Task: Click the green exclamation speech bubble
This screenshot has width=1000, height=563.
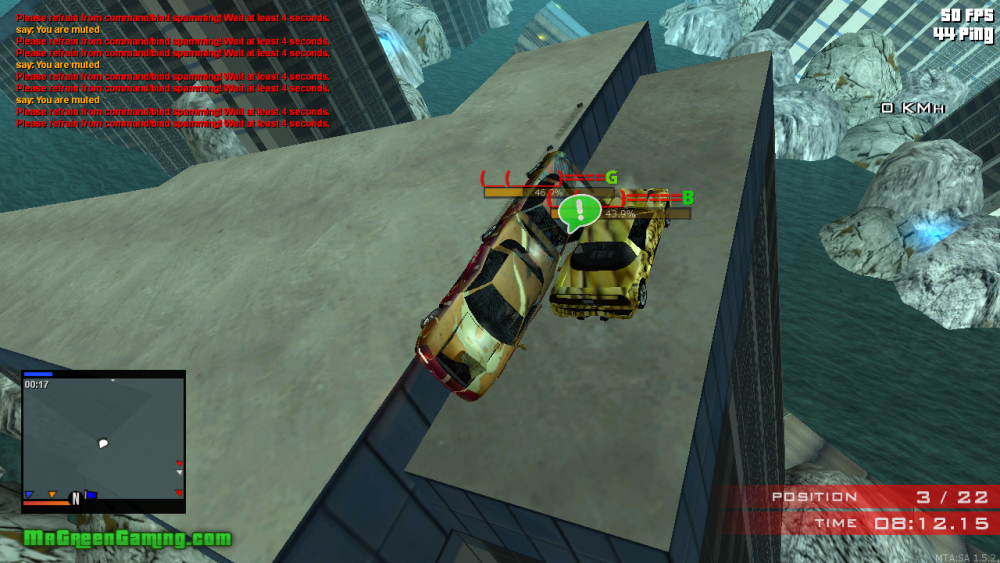Action: pyautogui.click(x=579, y=212)
